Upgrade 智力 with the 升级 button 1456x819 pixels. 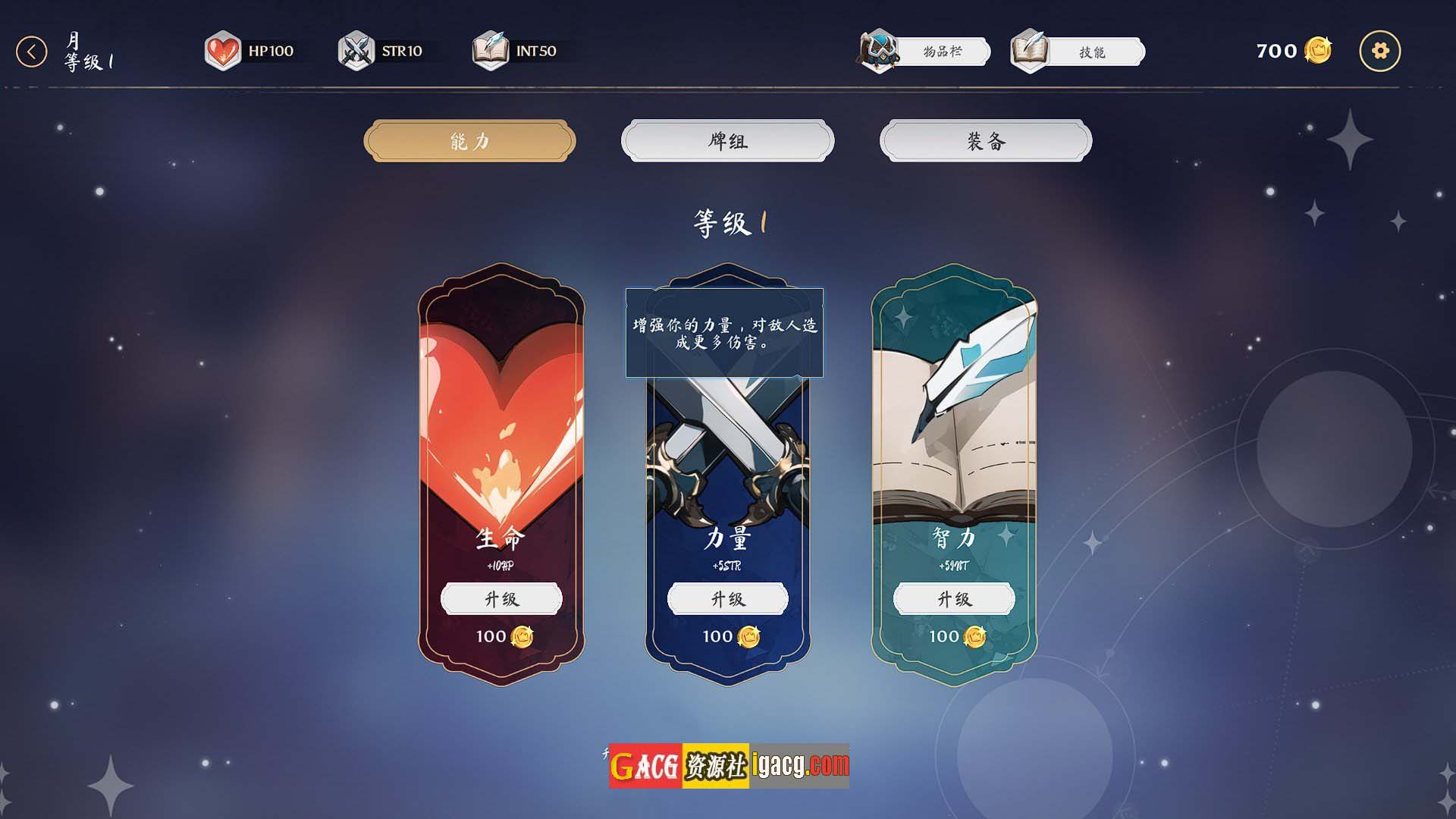click(x=953, y=599)
